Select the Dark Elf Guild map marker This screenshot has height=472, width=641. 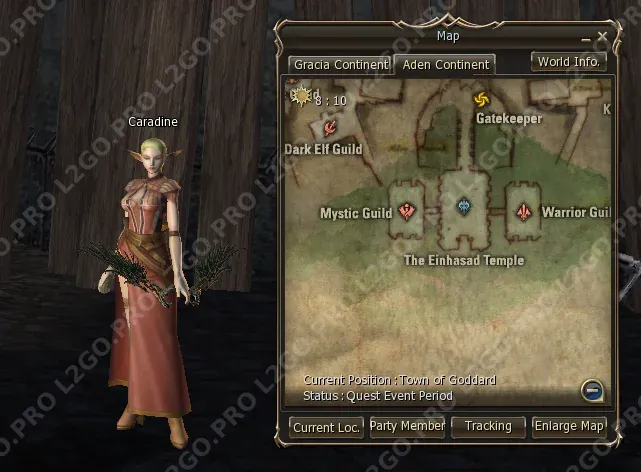pos(329,128)
